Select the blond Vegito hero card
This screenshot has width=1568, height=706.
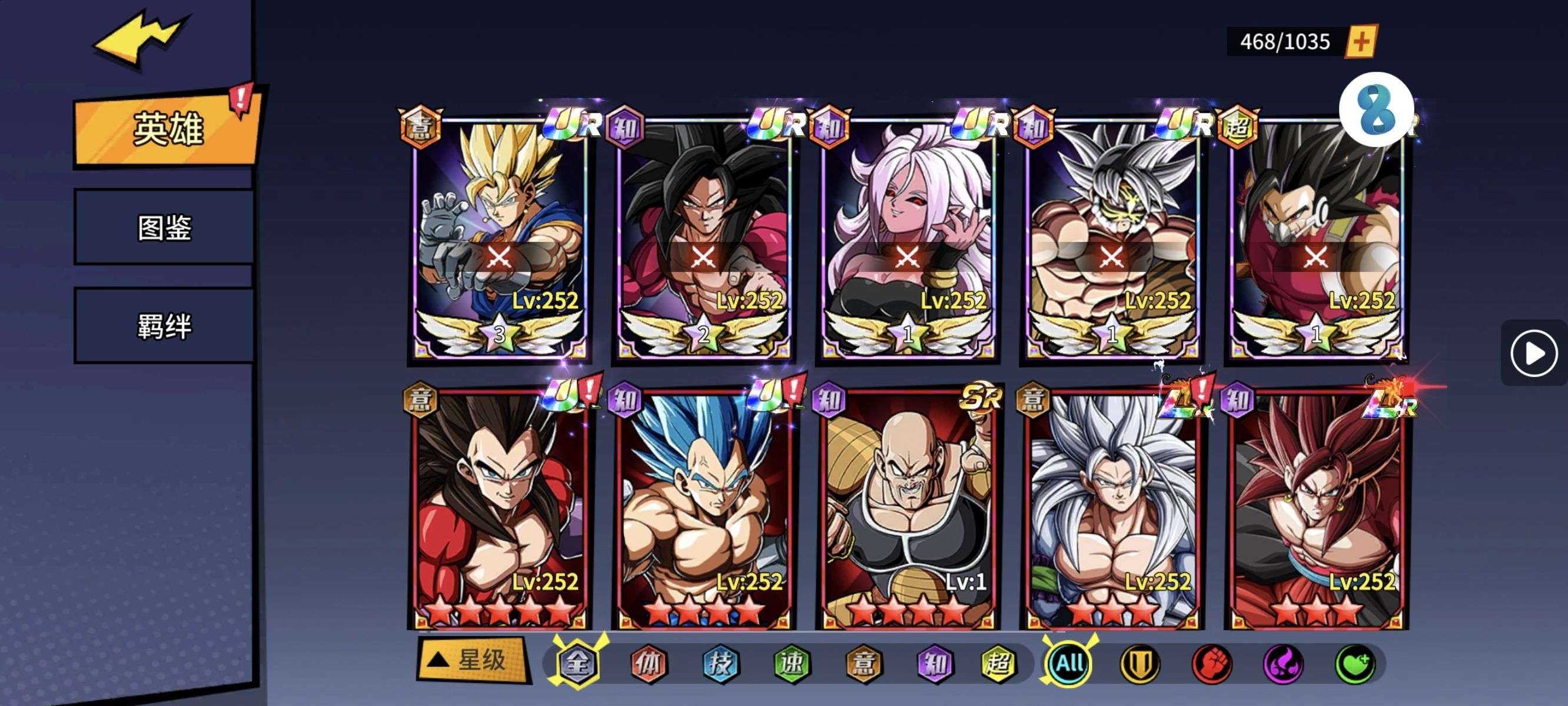click(x=499, y=237)
